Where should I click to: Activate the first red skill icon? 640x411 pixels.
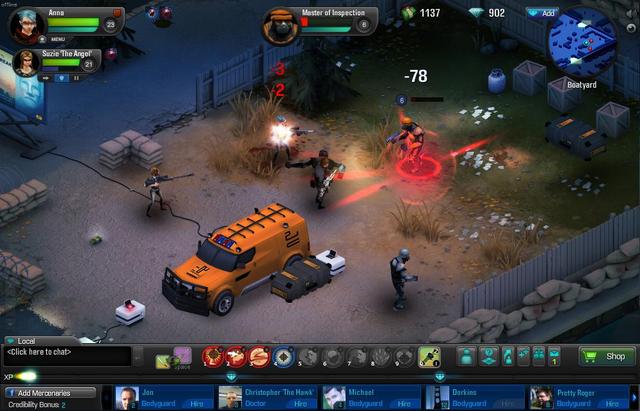[212, 355]
